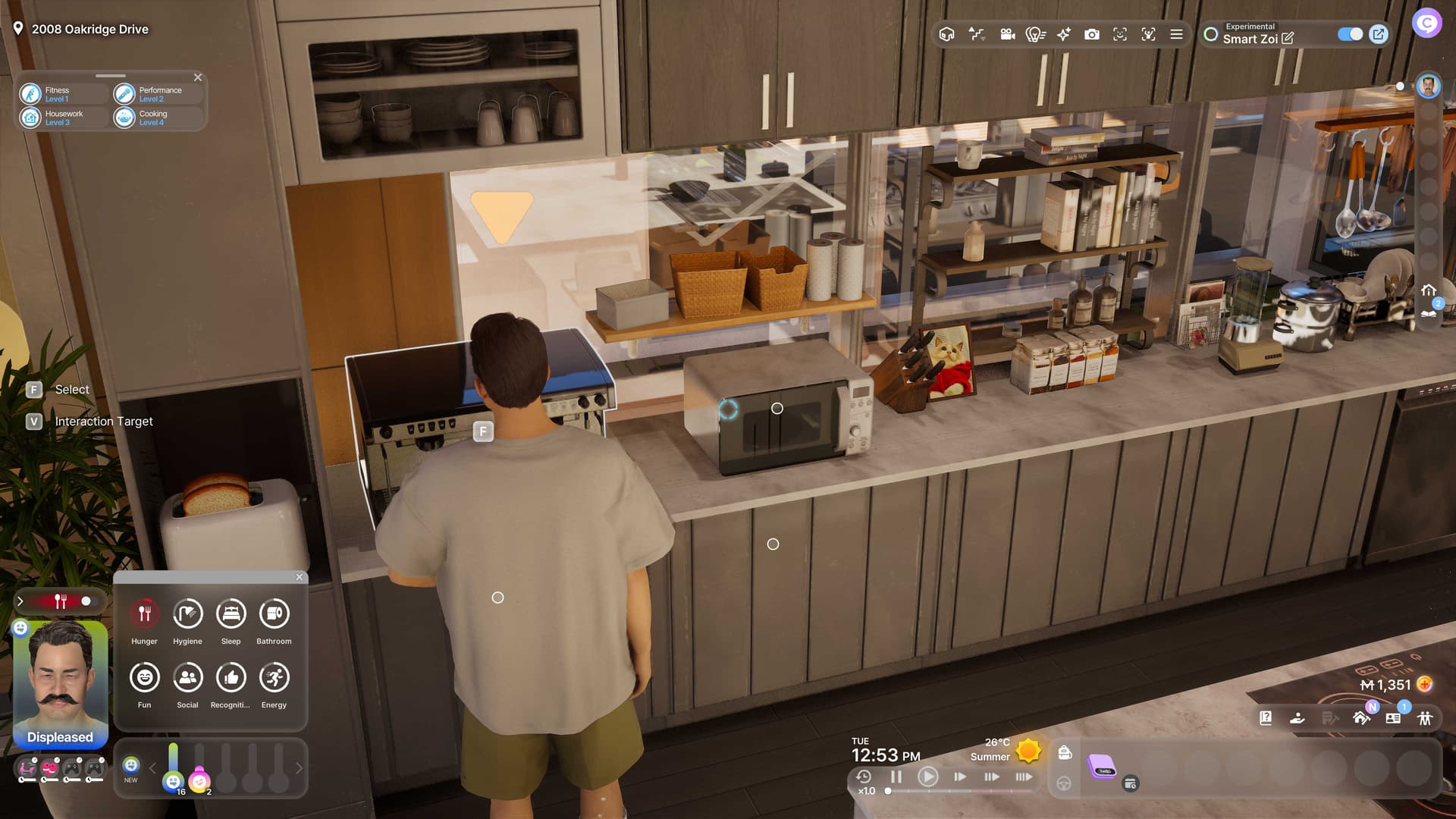This screenshot has width=1456, height=819.
Task: Open the relationships icon with two people
Action: (x=1425, y=718)
